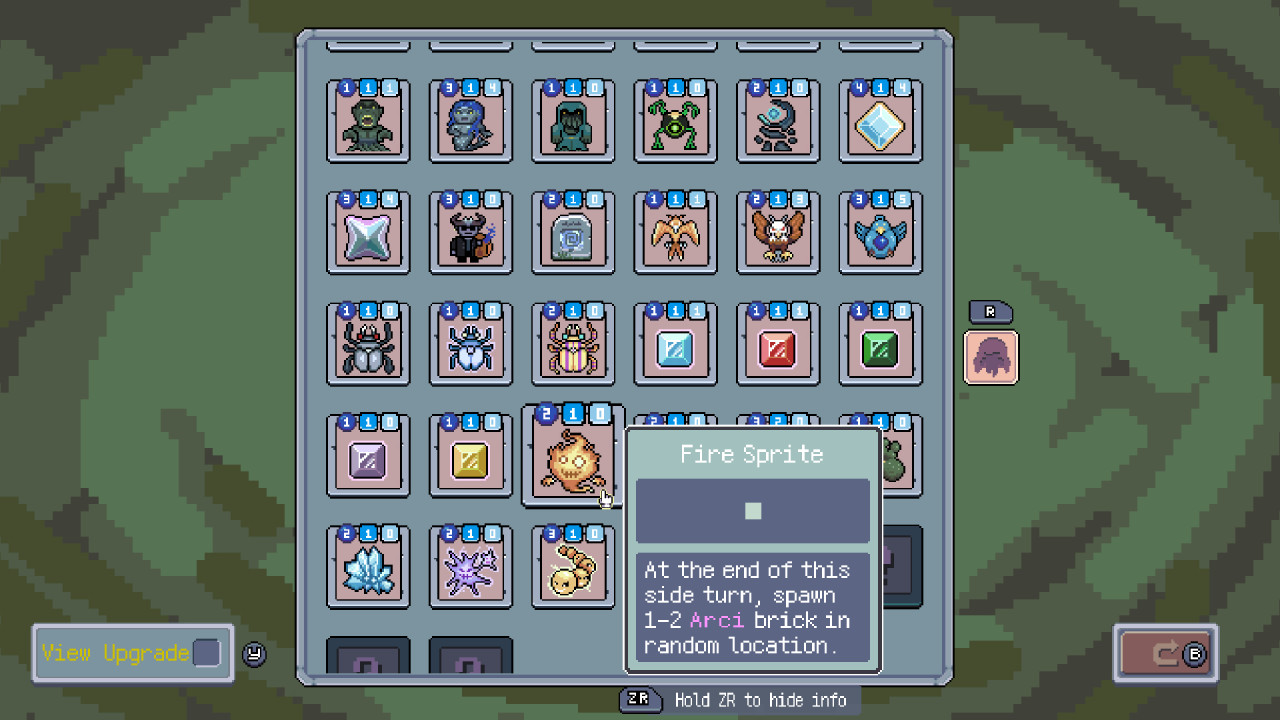Screen dimensions: 1280x720
Task: Select the green gem brick card
Action: click(879, 343)
